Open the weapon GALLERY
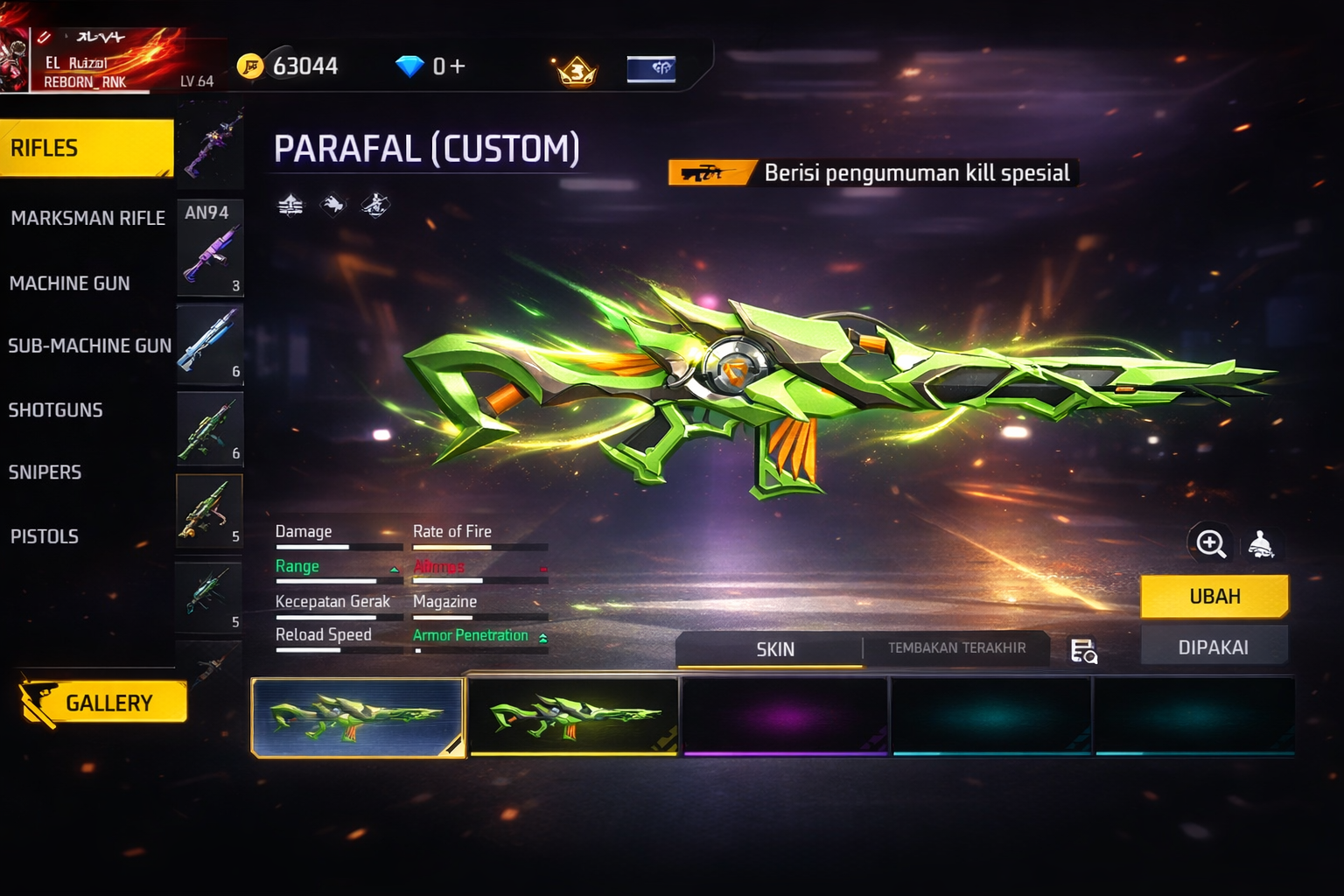The width and height of the screenshot is (1344, 896). point(103,703)
